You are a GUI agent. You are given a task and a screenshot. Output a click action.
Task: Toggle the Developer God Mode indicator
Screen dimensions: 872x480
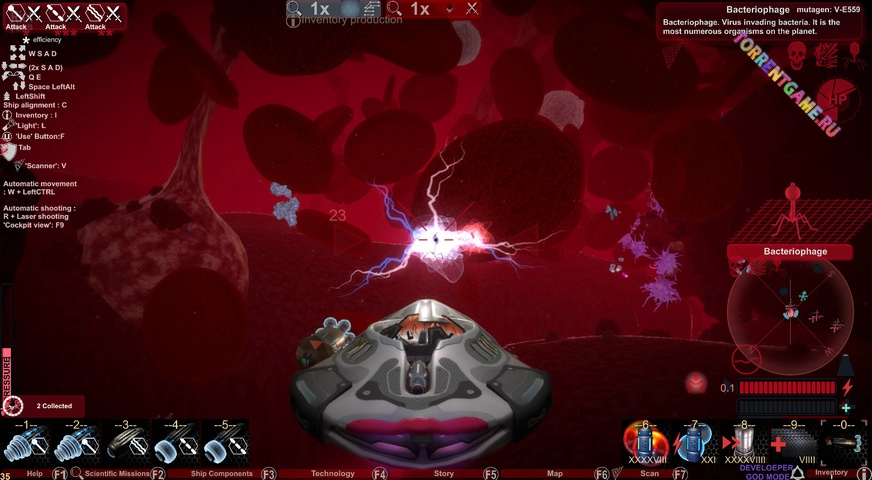point(767,469)
